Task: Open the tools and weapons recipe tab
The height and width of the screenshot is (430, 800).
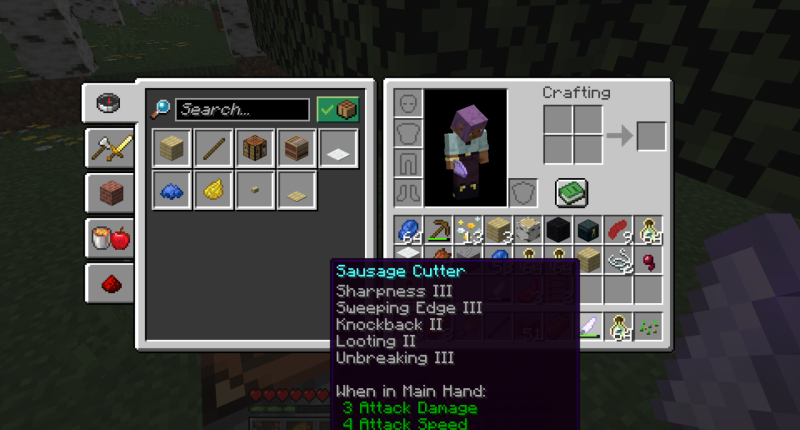Action: pos(108,148)
